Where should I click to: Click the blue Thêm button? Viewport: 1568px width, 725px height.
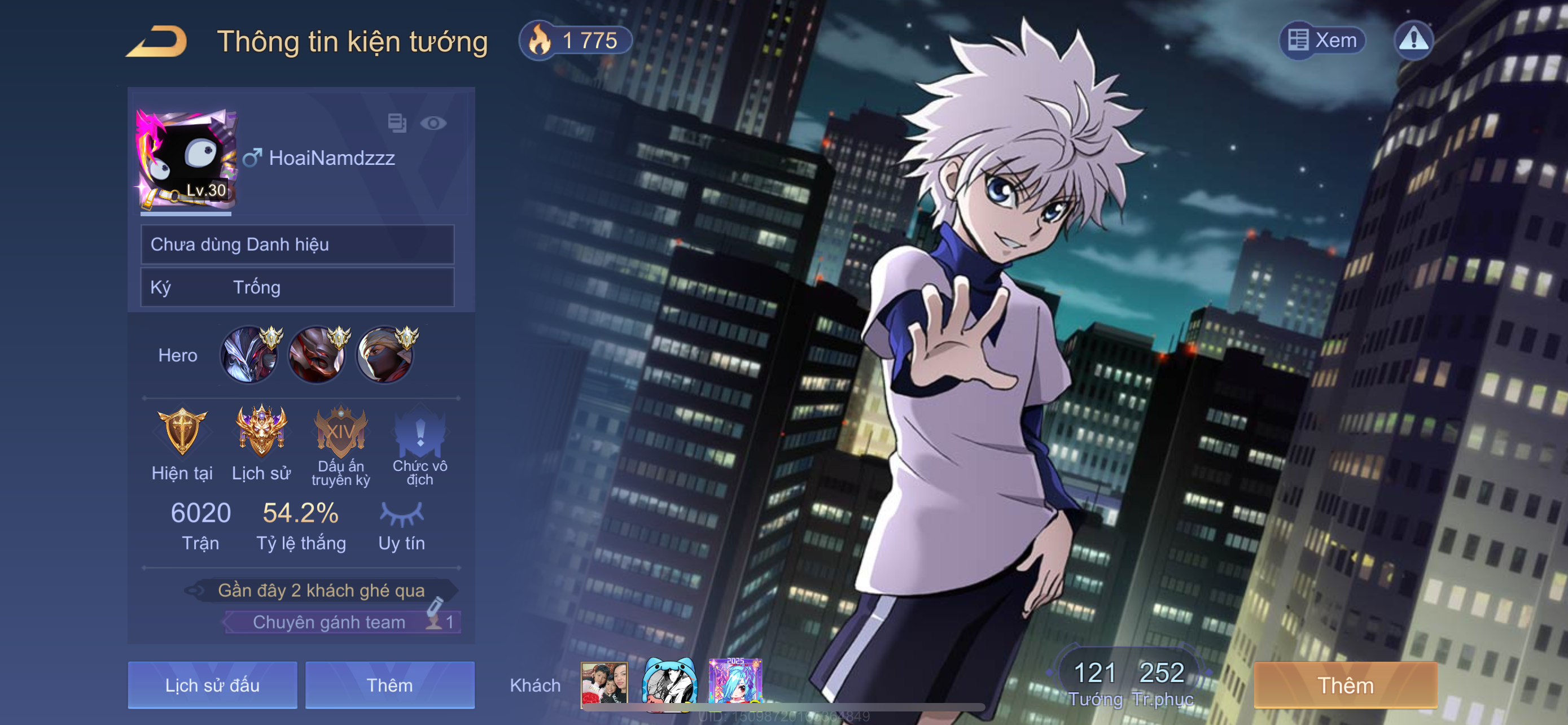click(389, 685)
